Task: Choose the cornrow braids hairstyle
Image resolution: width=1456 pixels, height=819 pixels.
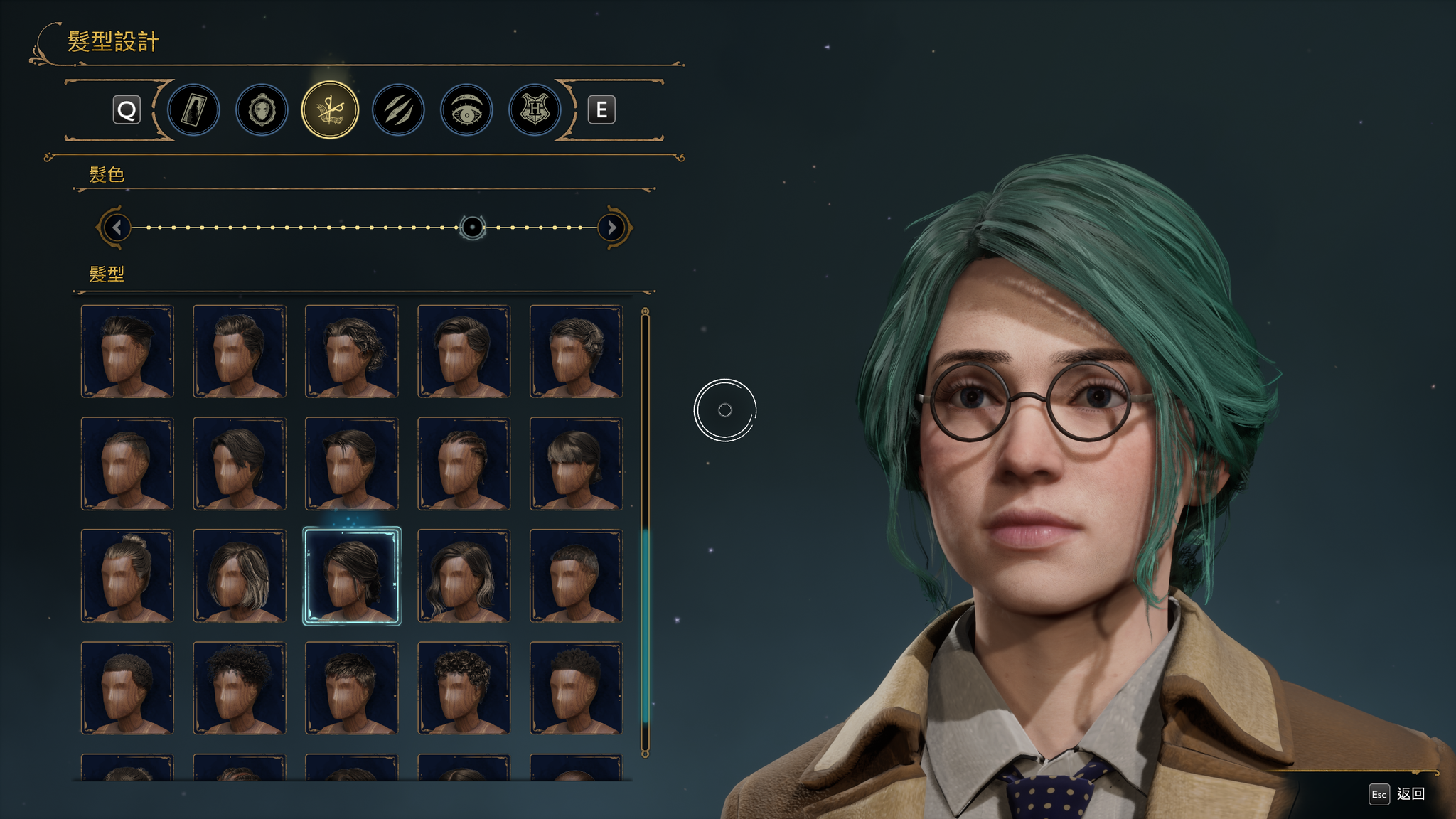Action: click(464, 464)
